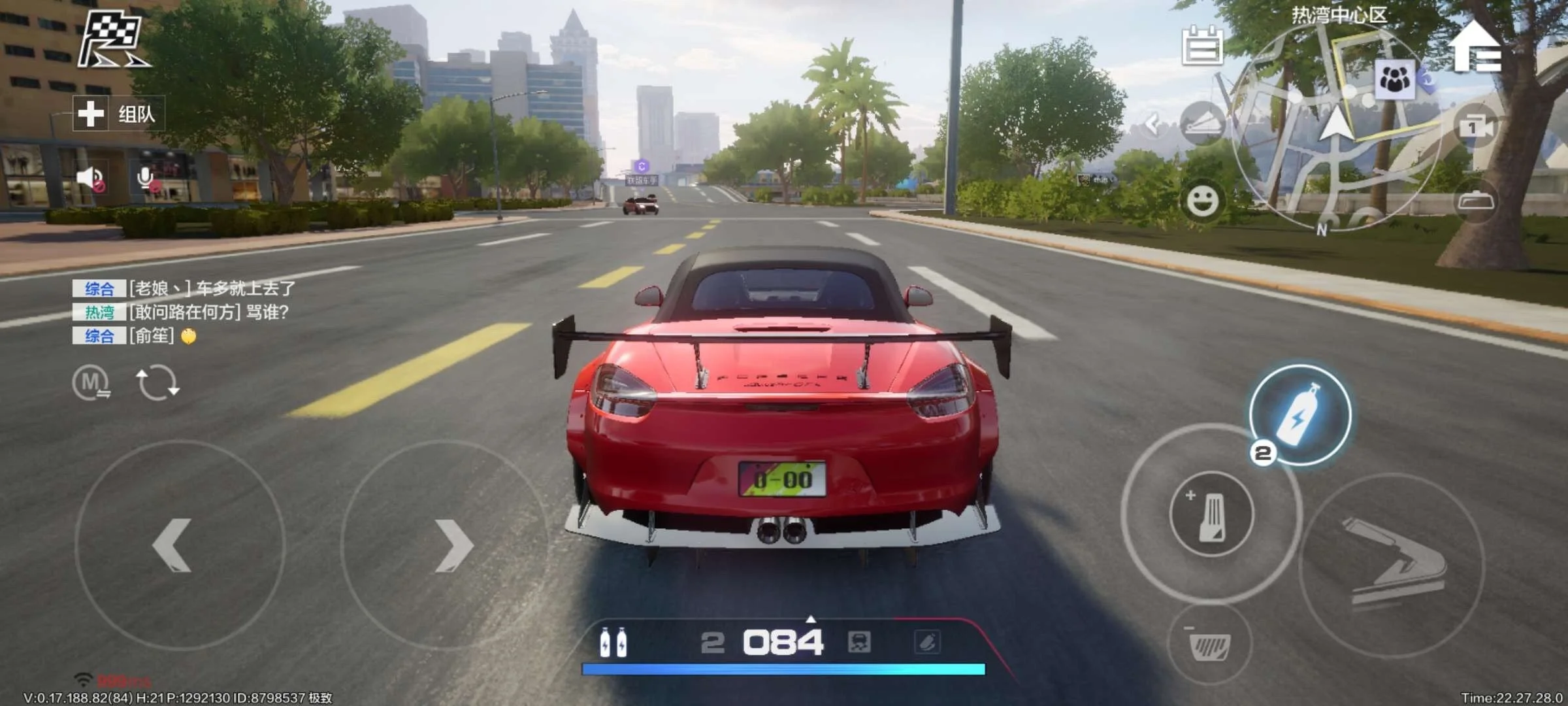Open the 组队 team-up button
Image resolution: width=1568 pixels, height=706 pixels.
pyautogui.click(x=118, y=114)
